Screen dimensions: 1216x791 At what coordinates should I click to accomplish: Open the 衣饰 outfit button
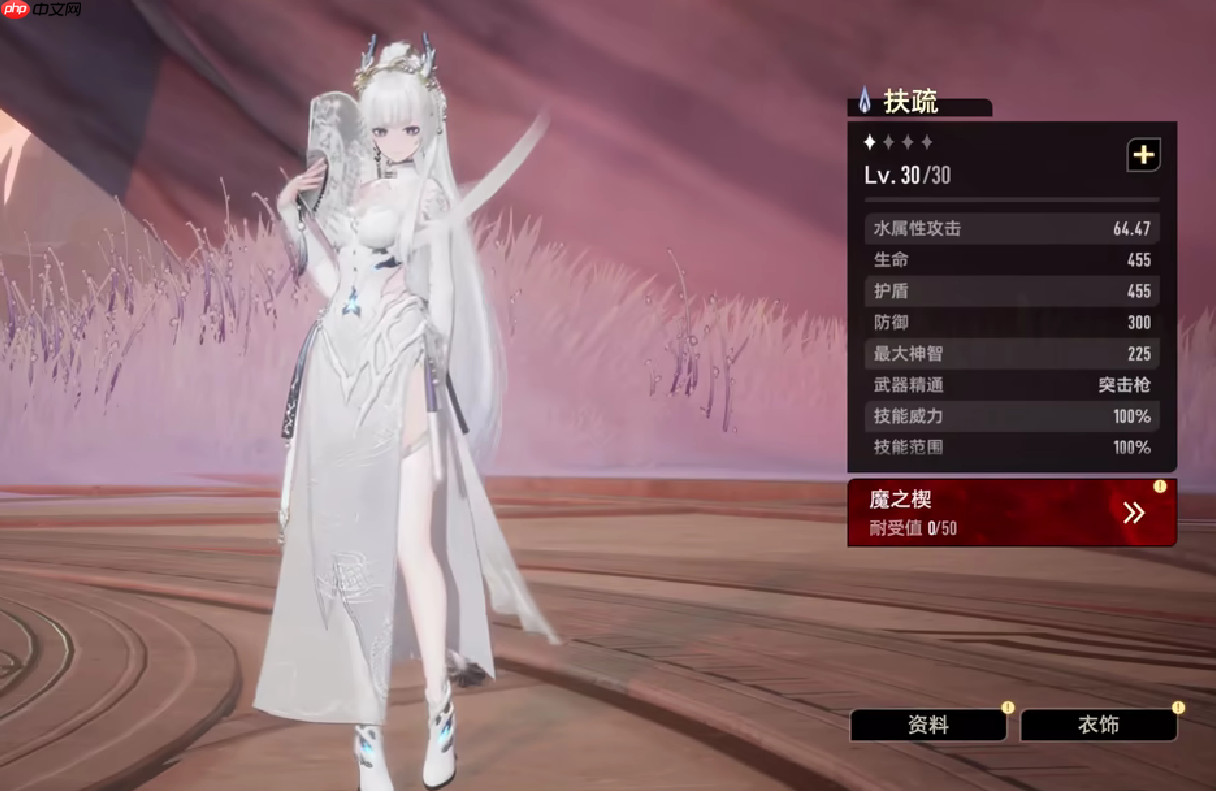[x=1098, y=725]
